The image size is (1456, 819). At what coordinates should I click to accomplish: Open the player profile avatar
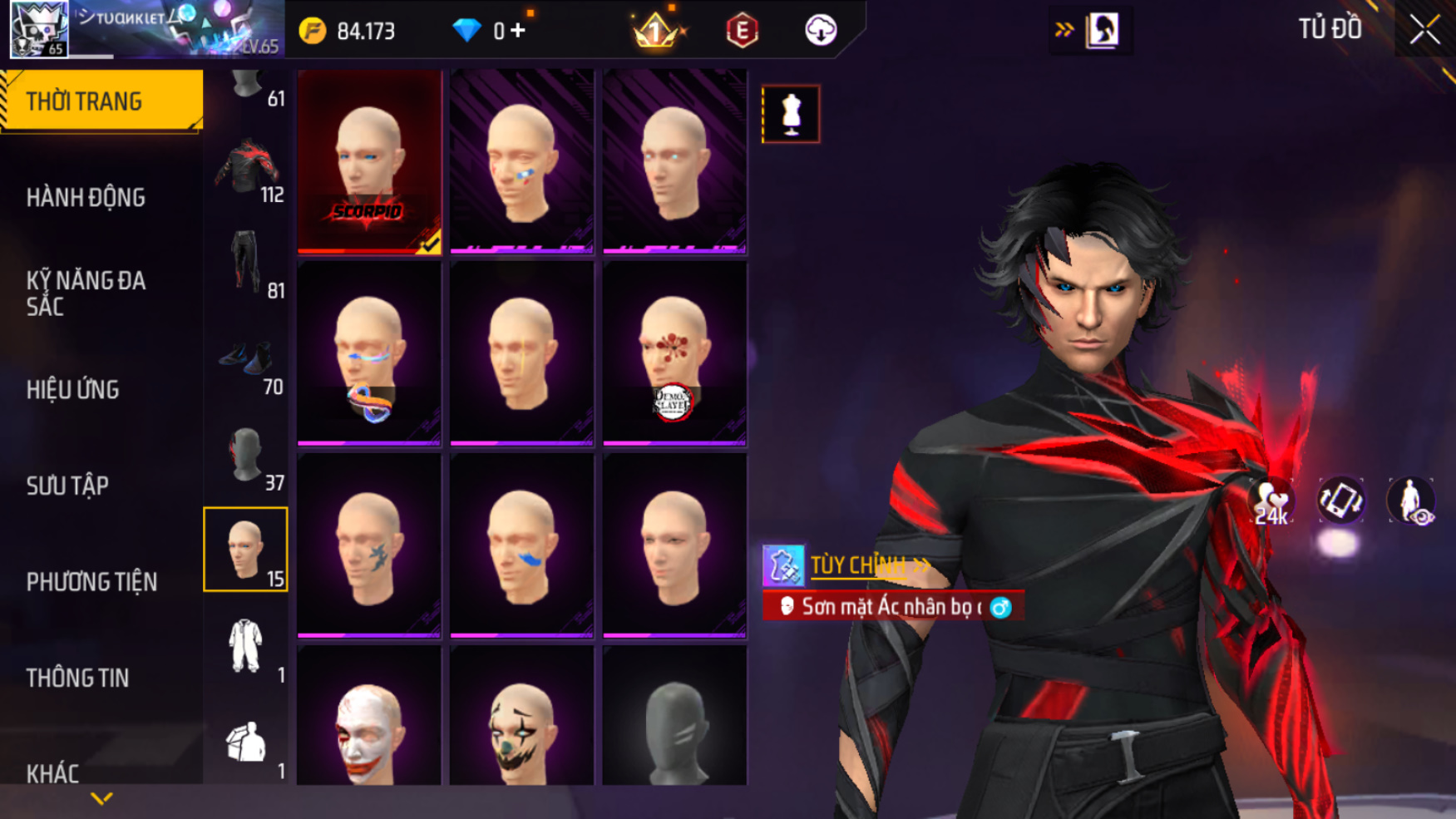point(38,29)
